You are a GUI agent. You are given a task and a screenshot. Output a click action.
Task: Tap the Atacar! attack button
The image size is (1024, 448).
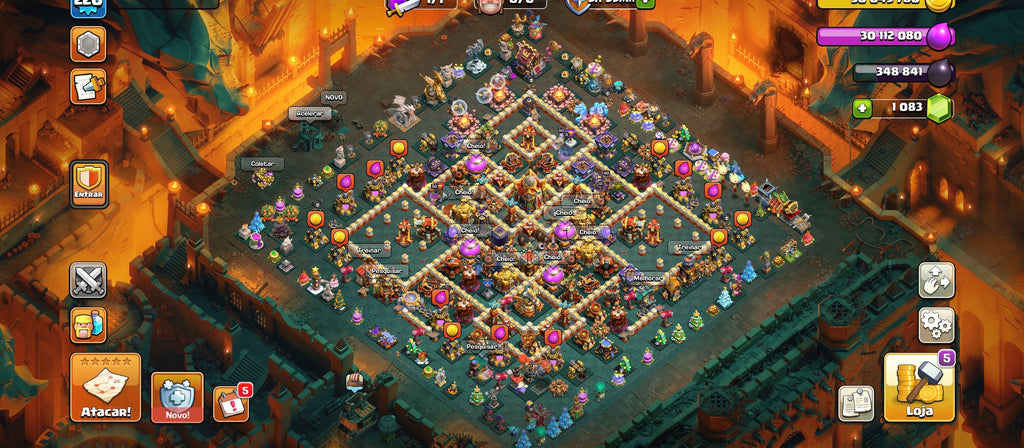point(105,387)
